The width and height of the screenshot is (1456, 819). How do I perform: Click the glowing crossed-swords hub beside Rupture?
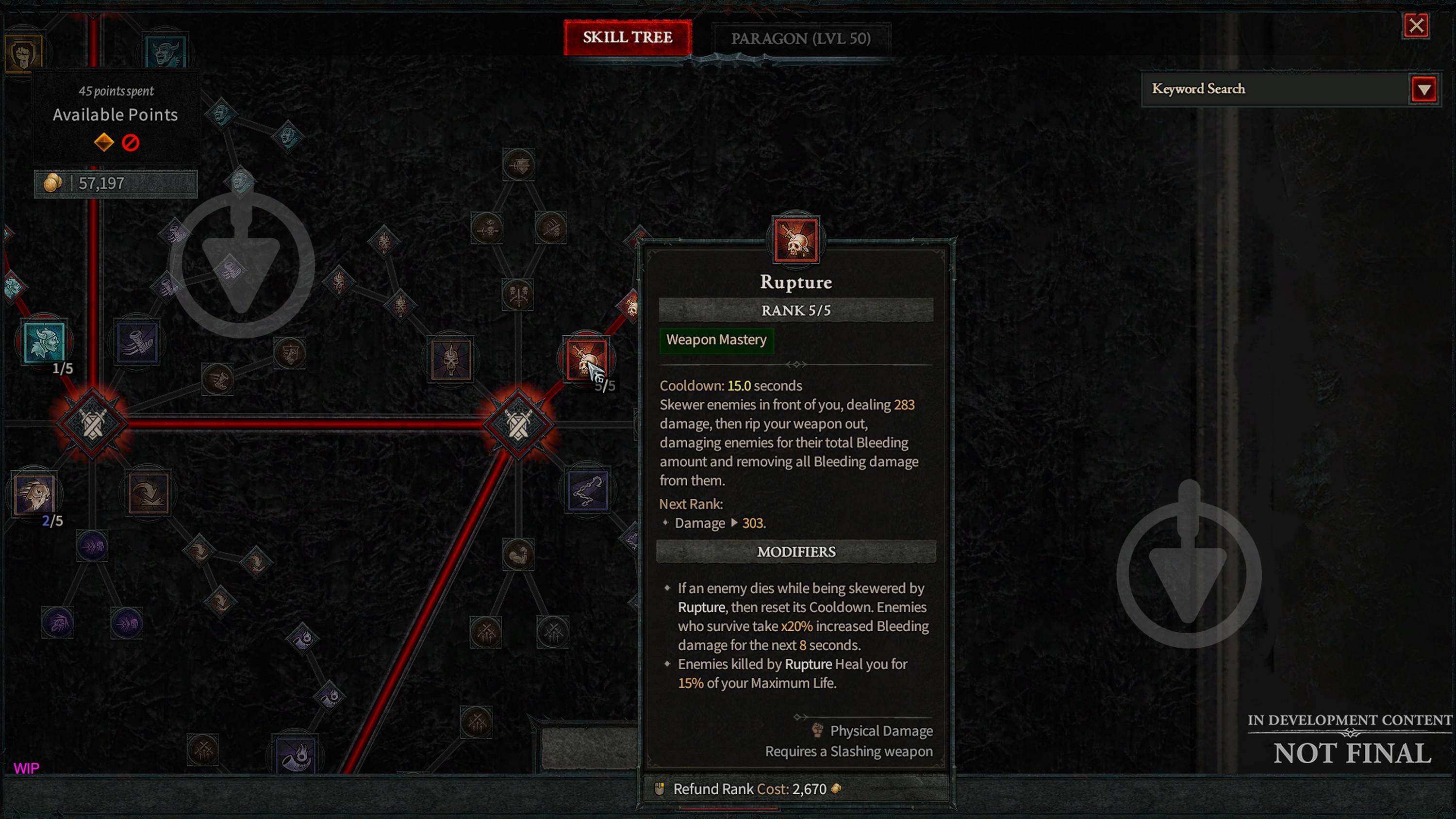518,424
